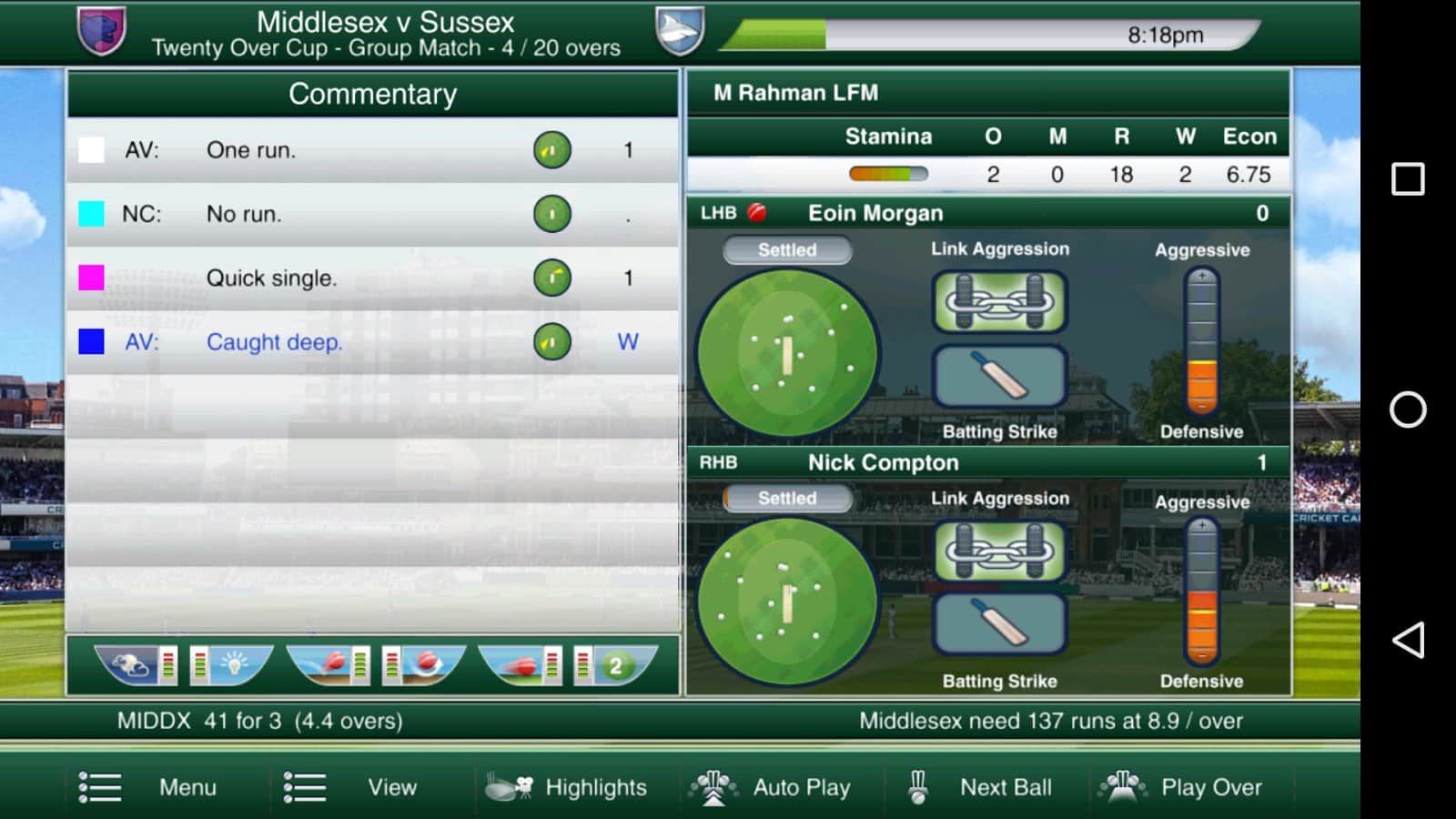Adjust Nick Compton's aggression slider
Image resolution: width=1456 pixels, height=819 pixels.
coord(1202,591)
